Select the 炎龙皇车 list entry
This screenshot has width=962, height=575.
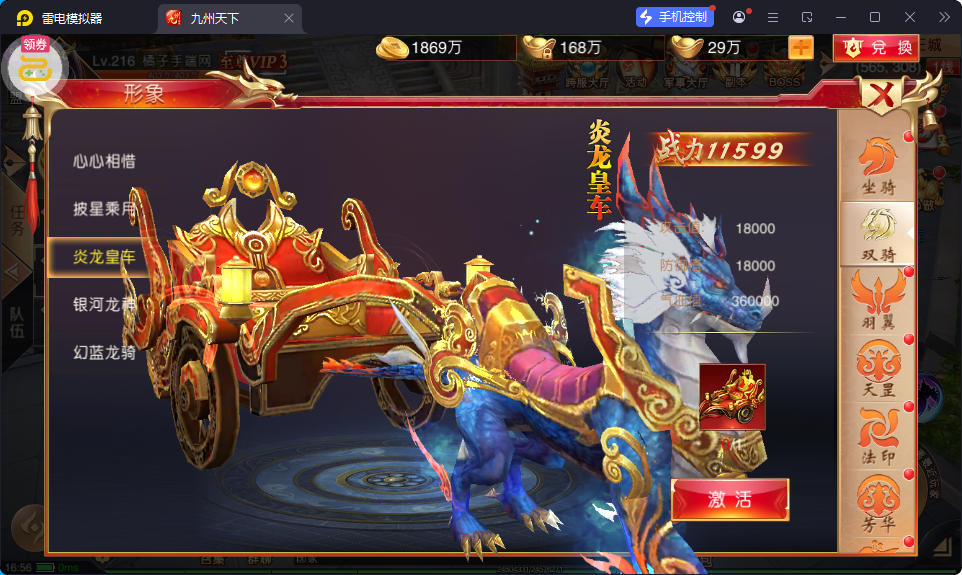[104, 257]
